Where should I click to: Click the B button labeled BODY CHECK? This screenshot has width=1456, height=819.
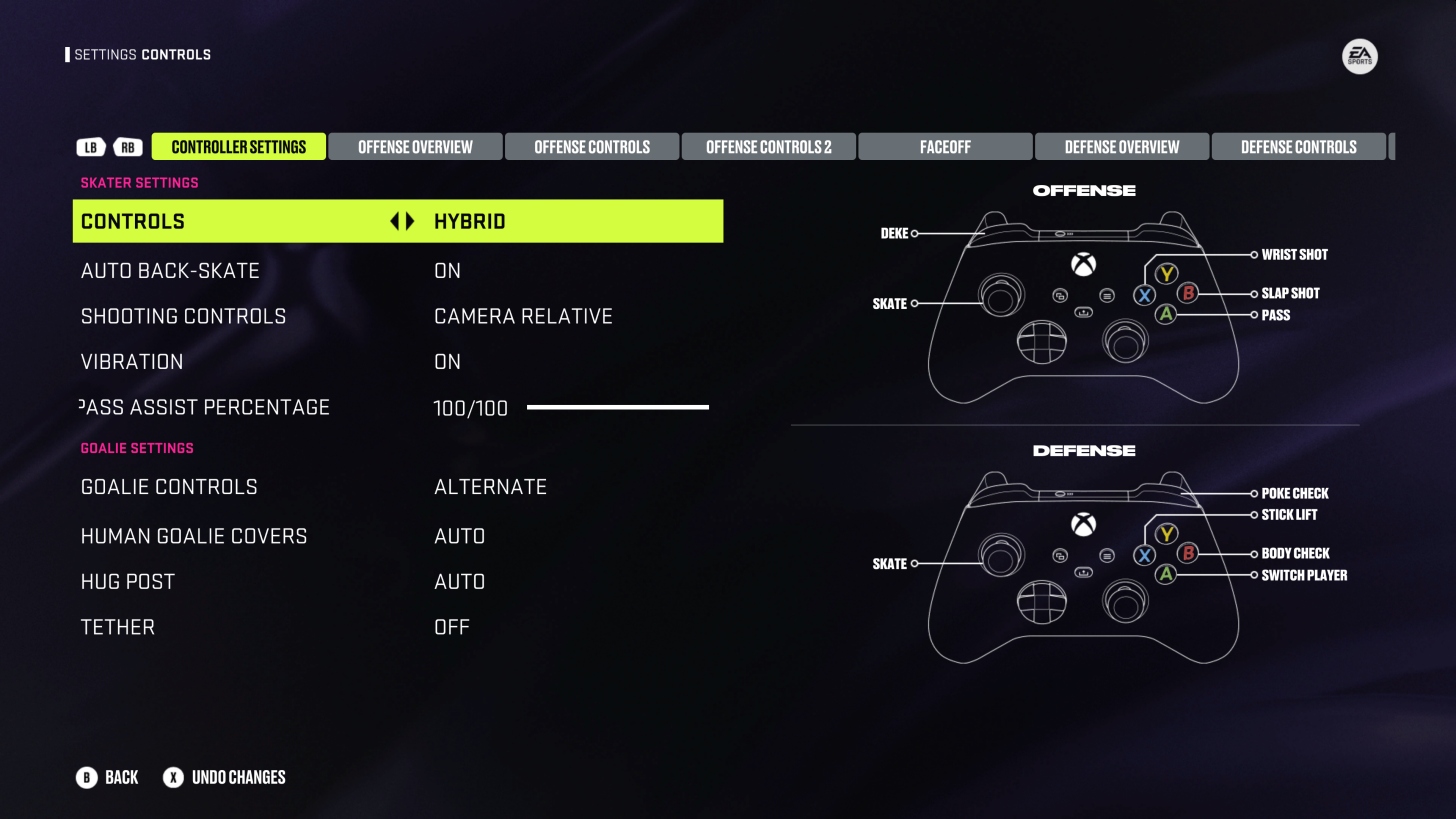point(1187,553)
